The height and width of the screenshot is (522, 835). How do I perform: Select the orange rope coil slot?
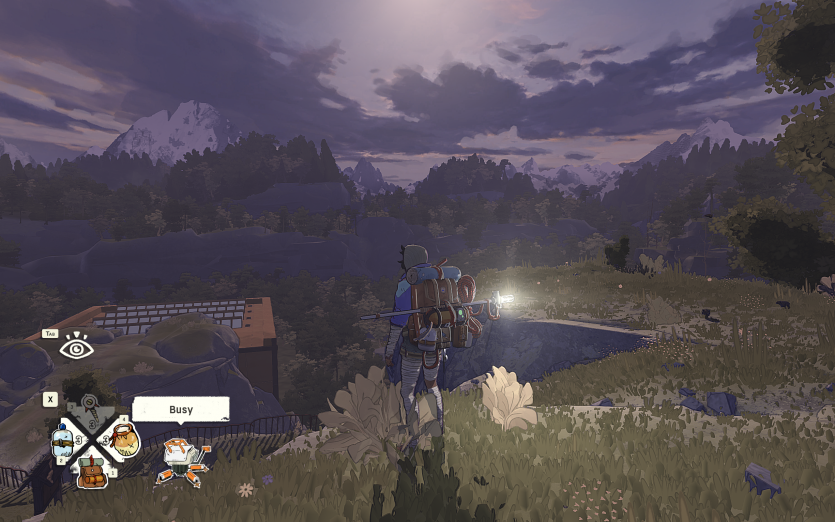pyautogui.click(x=123, y=438)
